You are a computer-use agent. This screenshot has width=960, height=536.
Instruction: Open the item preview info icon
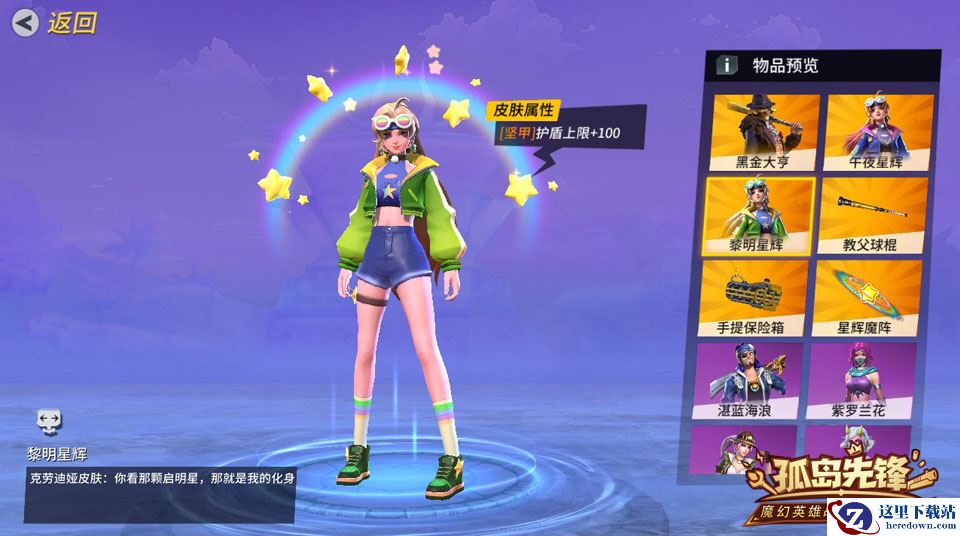(x=728, y=65)
